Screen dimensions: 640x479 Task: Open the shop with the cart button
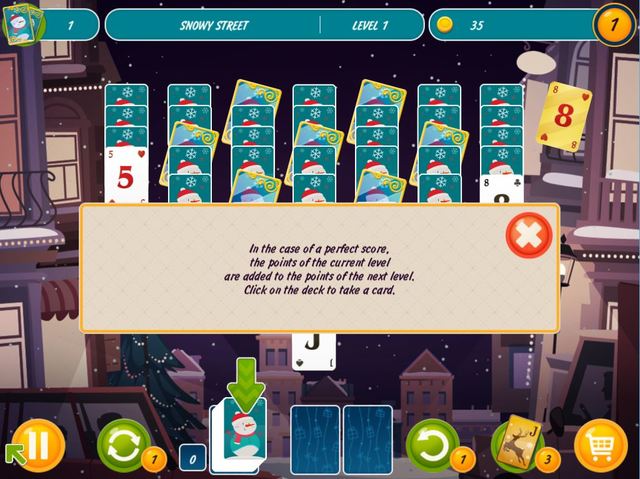click(x=601, y=444)
